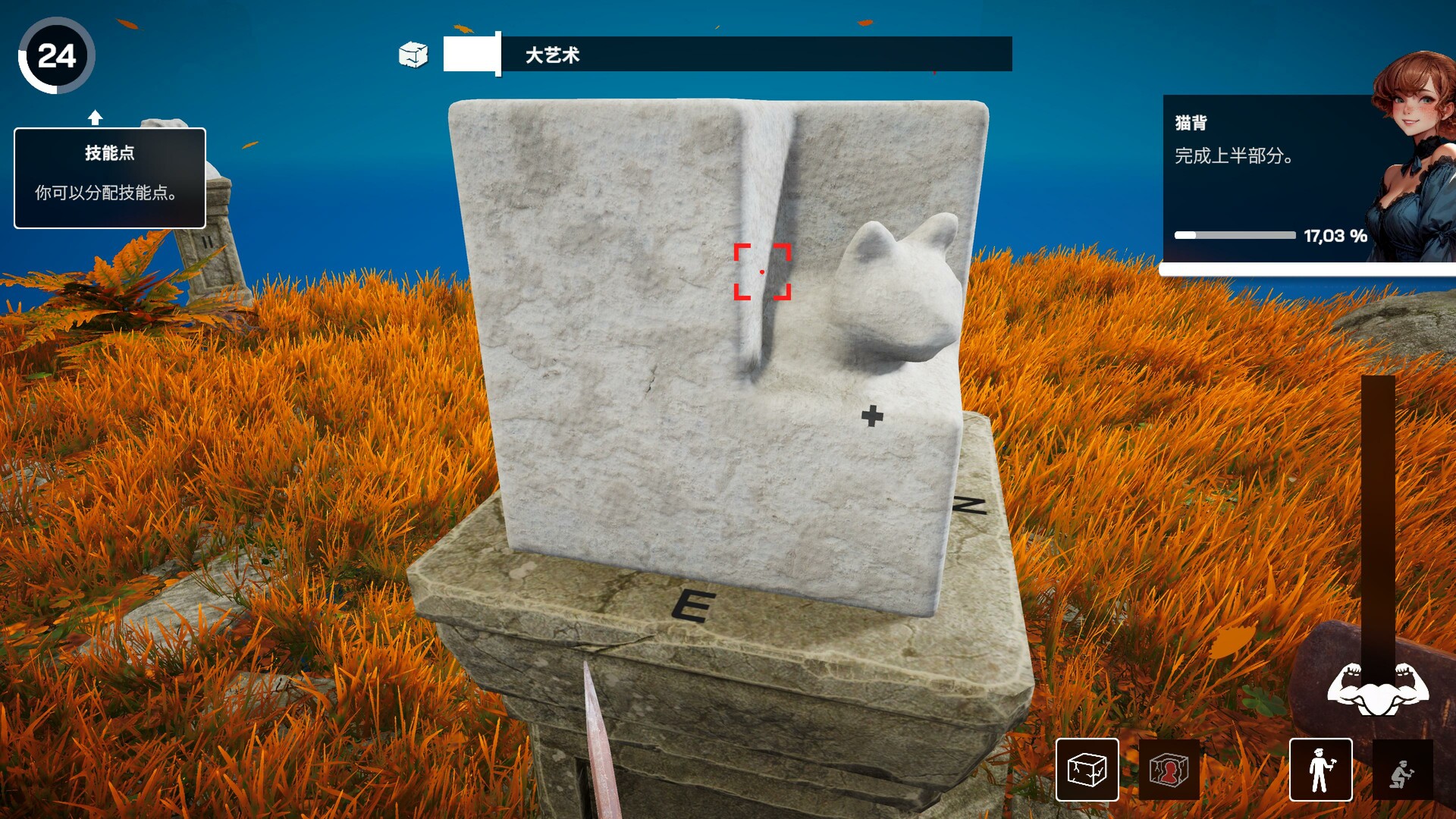Screen dimensions: 1456x819
Task: Click the cube icon beside the quest banner
Action: click(414, 54)
